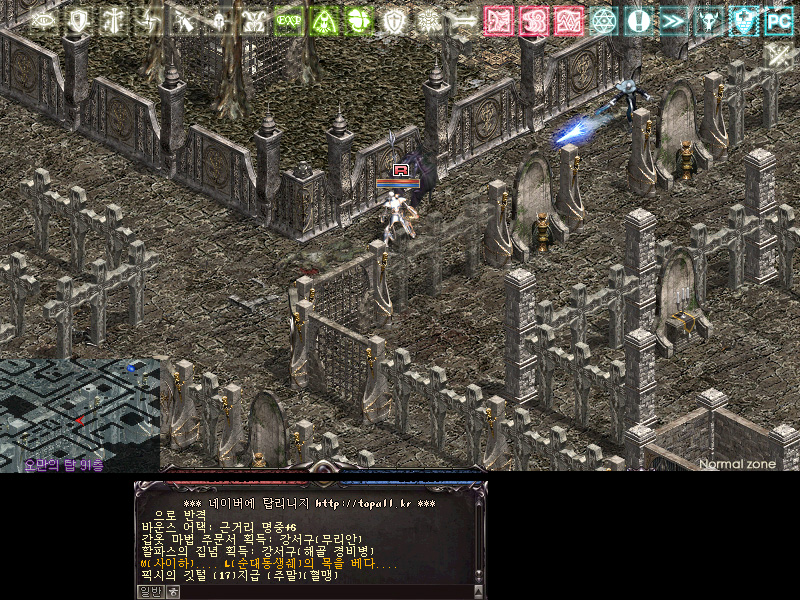
Task: Select the blue PC icon
Action: click(x=778, y=20)
